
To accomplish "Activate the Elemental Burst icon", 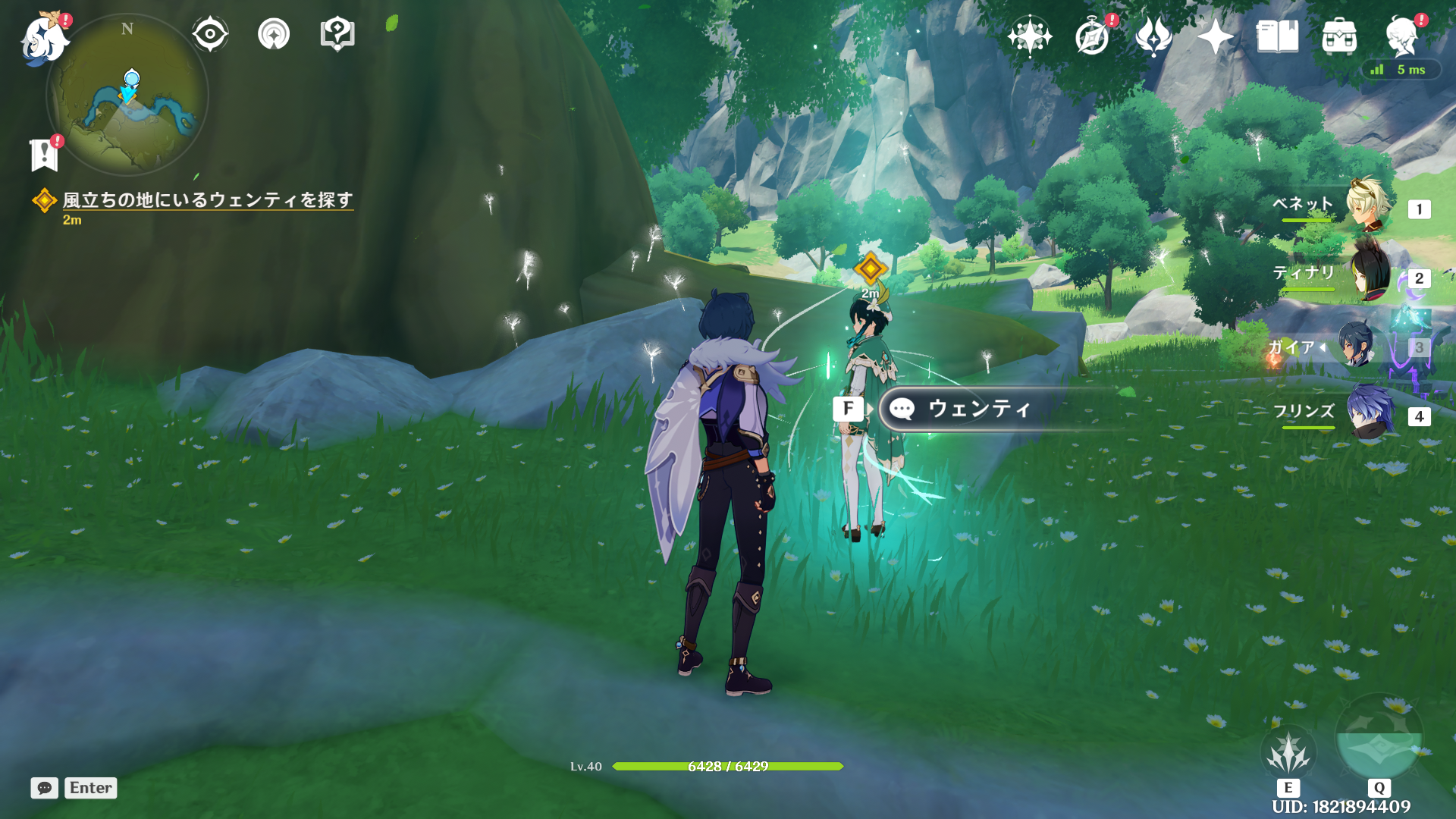I will [1379, 739].
